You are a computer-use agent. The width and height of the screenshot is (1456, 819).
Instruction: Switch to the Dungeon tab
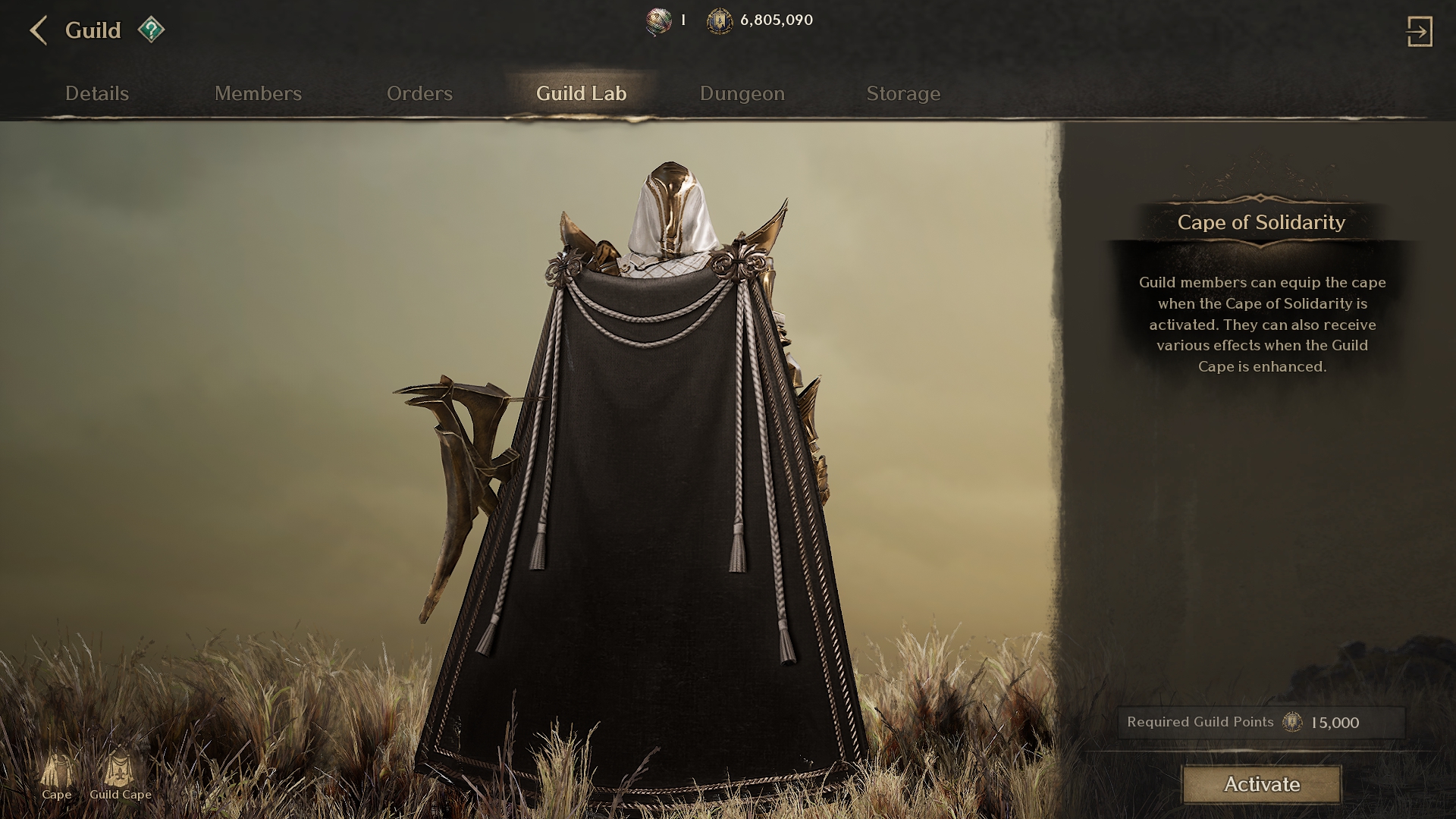click(742, 93)
